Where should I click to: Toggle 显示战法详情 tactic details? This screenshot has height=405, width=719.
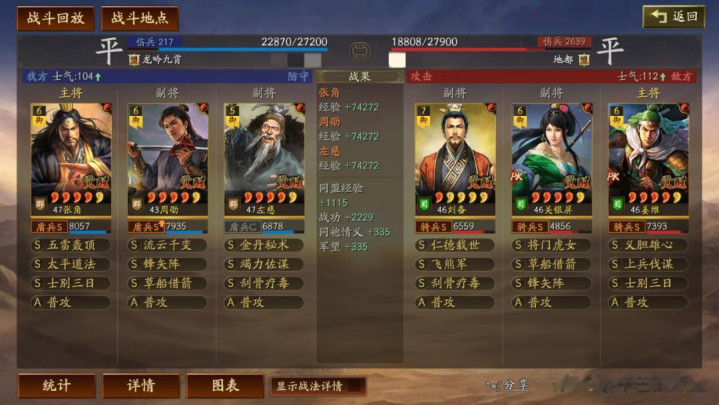[318, 385]
